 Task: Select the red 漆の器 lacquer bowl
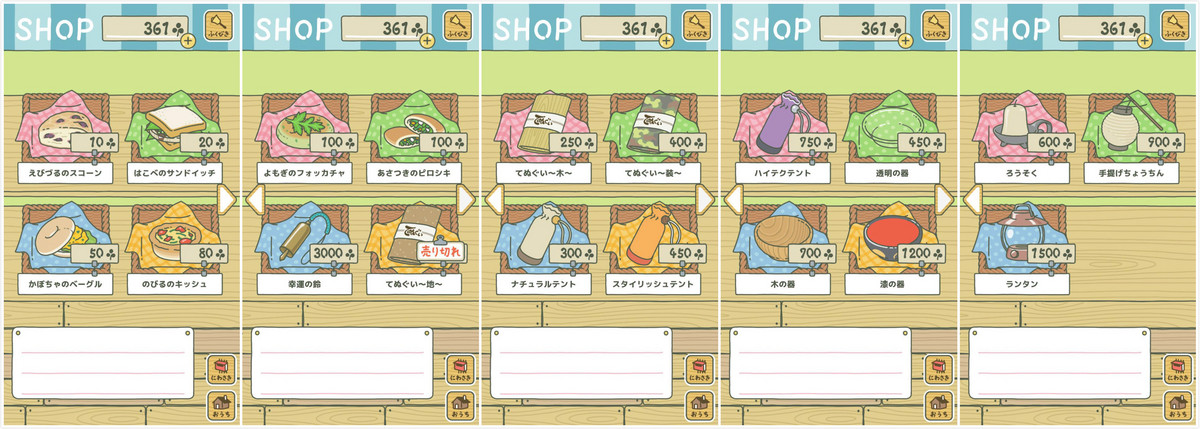pyautogui.click(x=890, y=241)
